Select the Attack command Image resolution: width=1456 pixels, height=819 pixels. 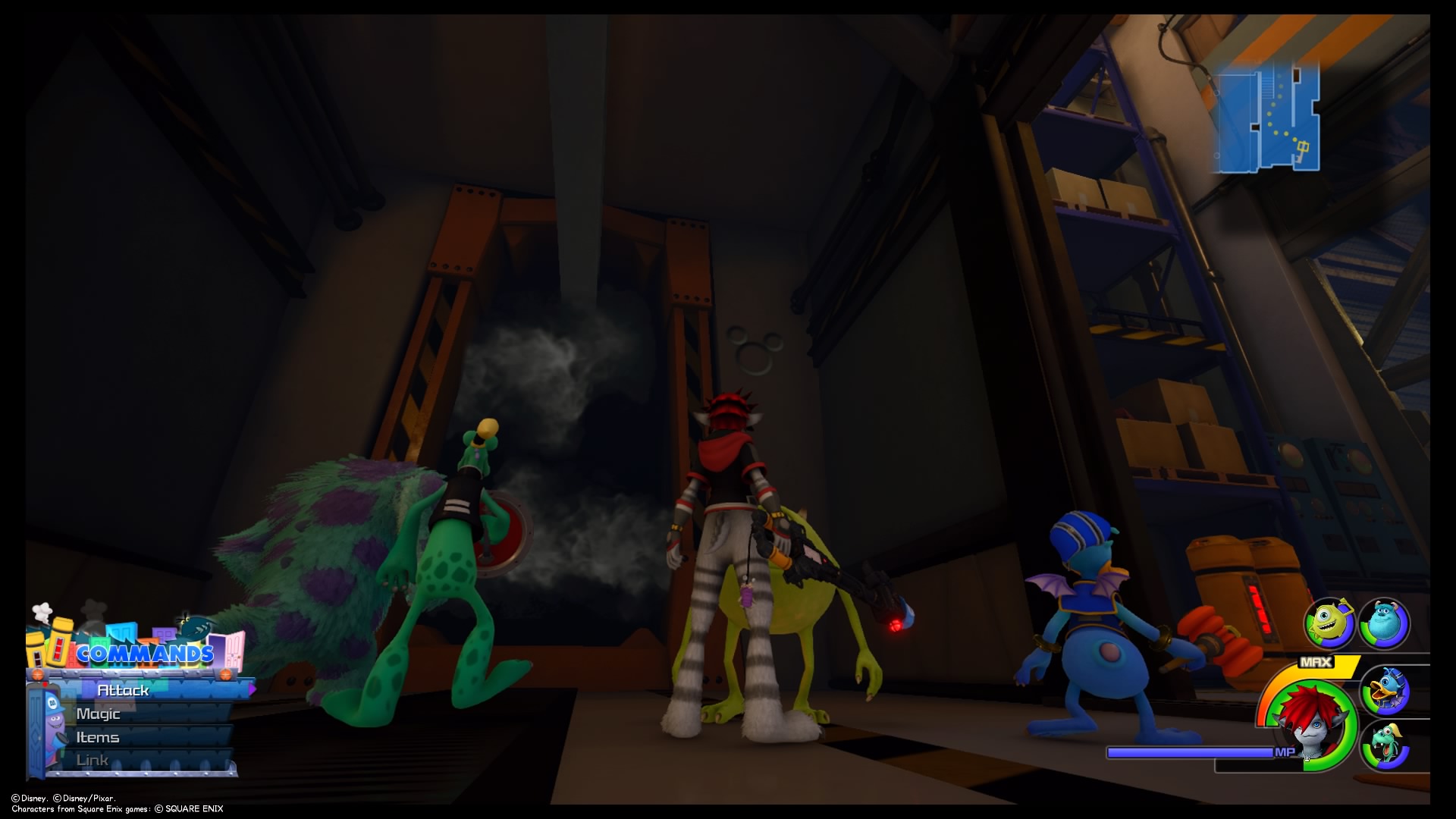(124, 690)
